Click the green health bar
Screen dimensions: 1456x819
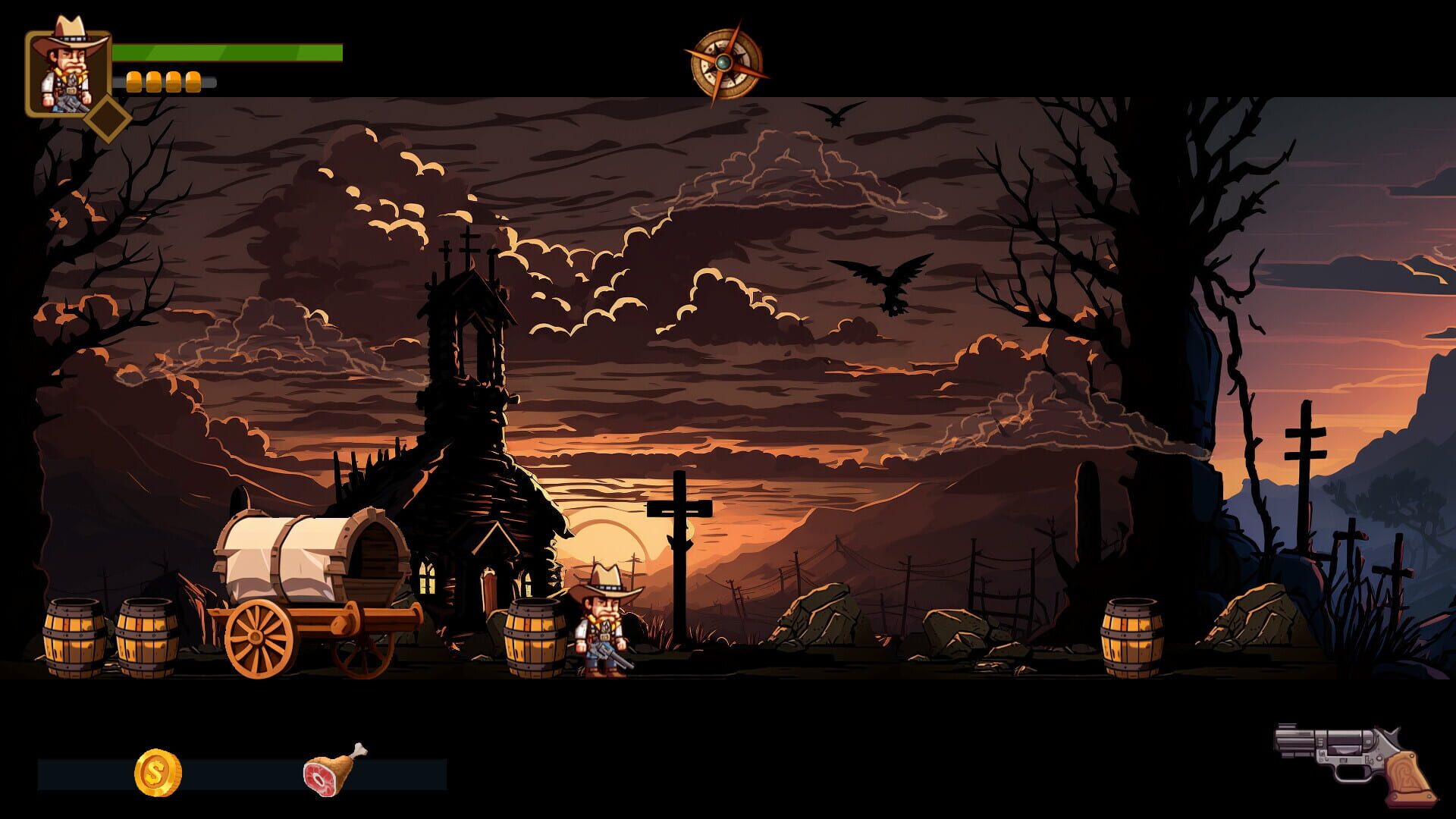pos(227,53)
